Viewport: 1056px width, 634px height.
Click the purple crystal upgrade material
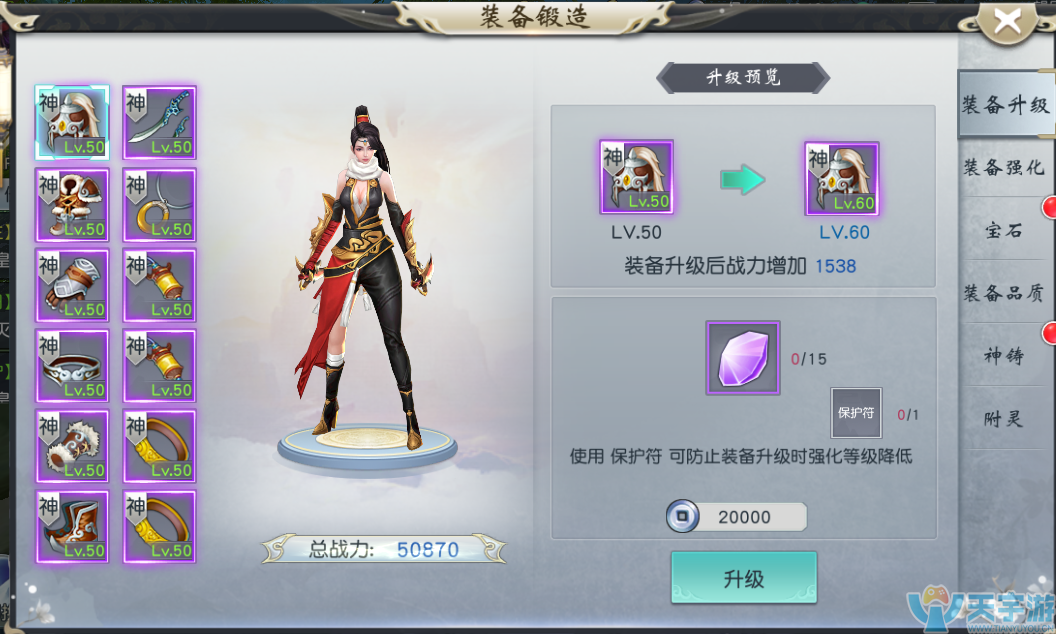pyautogui.click(x=742, y=357)
